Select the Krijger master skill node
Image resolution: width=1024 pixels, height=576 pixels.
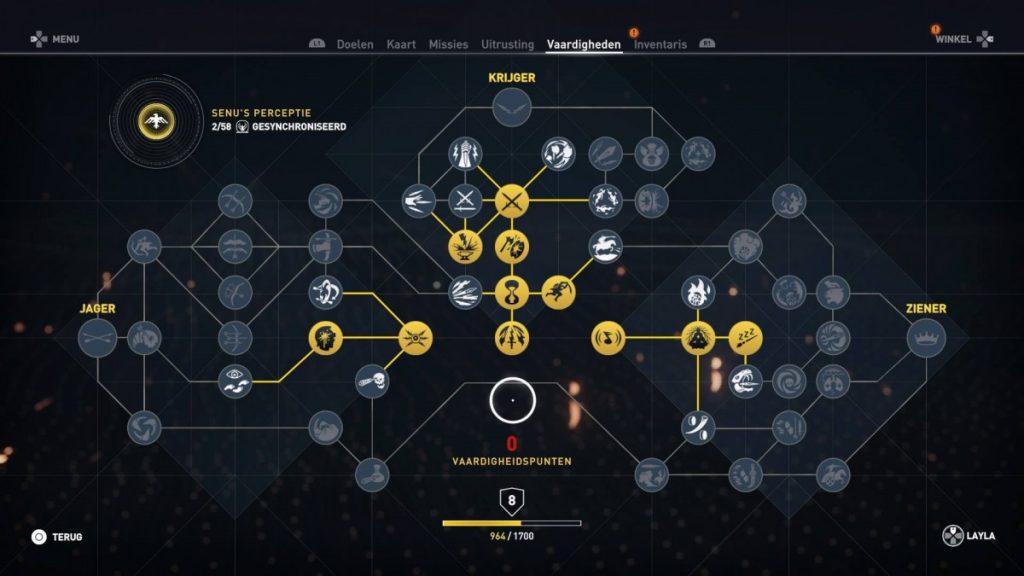512,107
